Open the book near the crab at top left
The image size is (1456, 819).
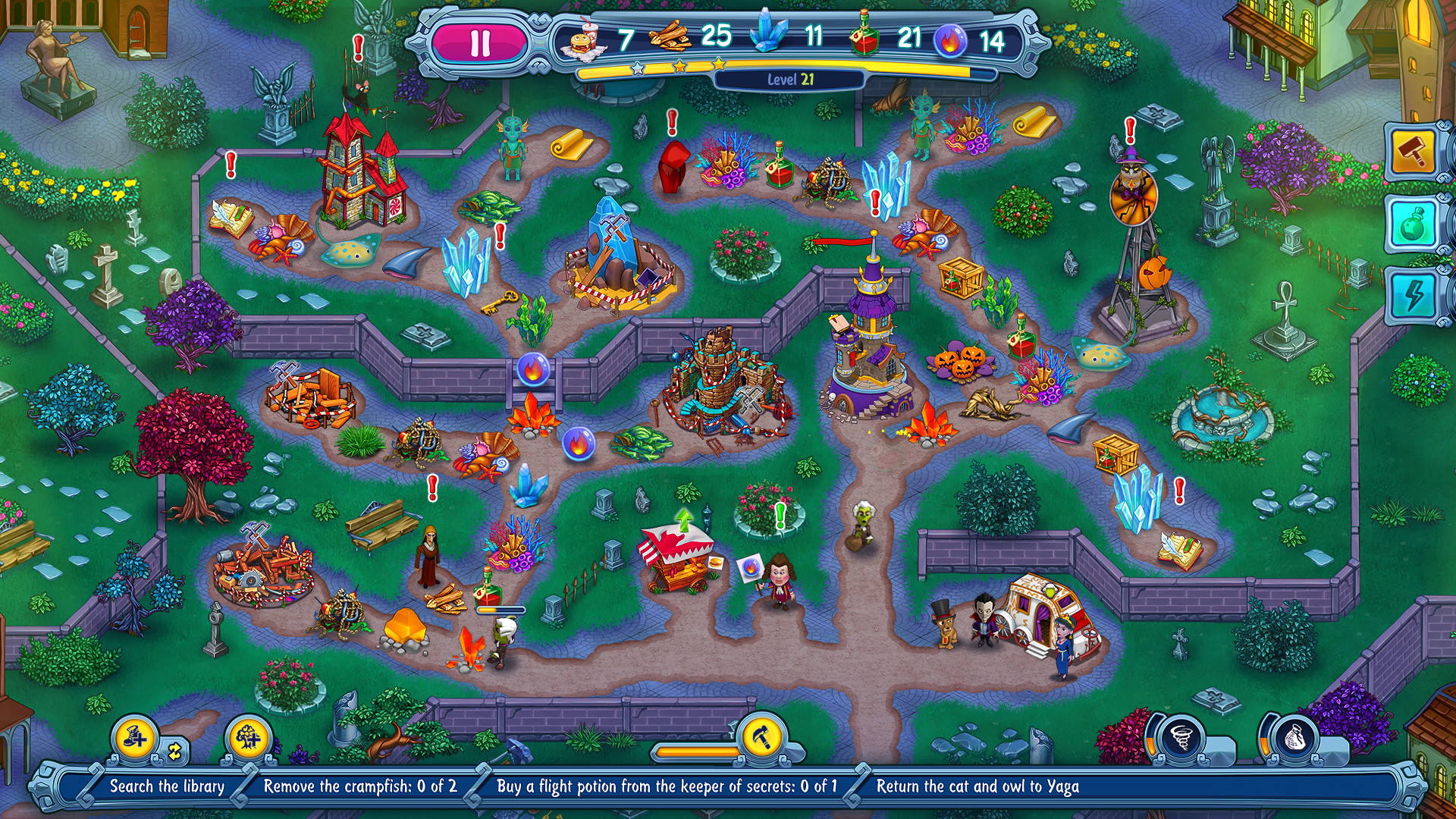coord(230,215)
